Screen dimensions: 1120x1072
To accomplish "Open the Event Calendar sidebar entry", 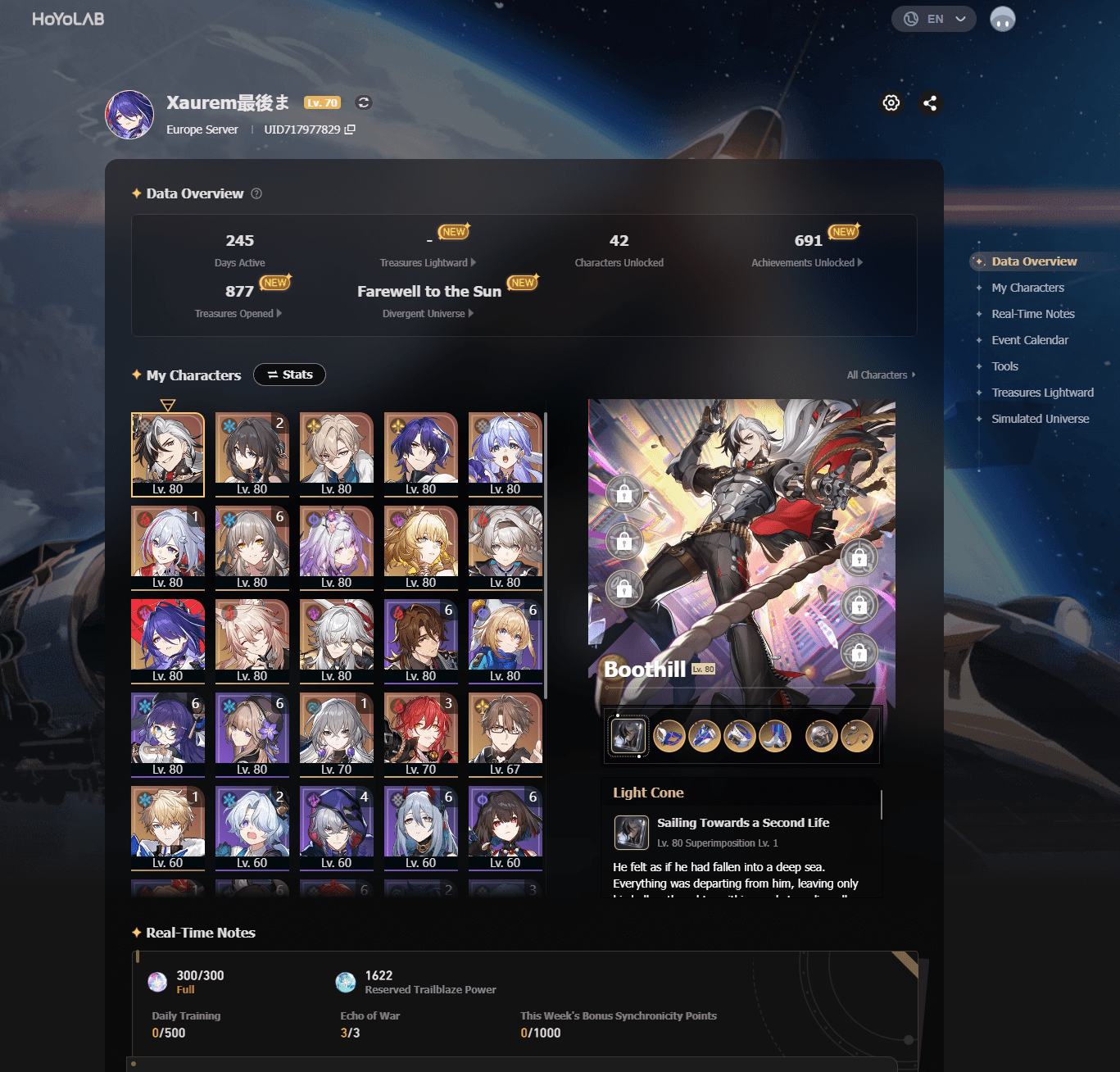I will coord(1030,339).
